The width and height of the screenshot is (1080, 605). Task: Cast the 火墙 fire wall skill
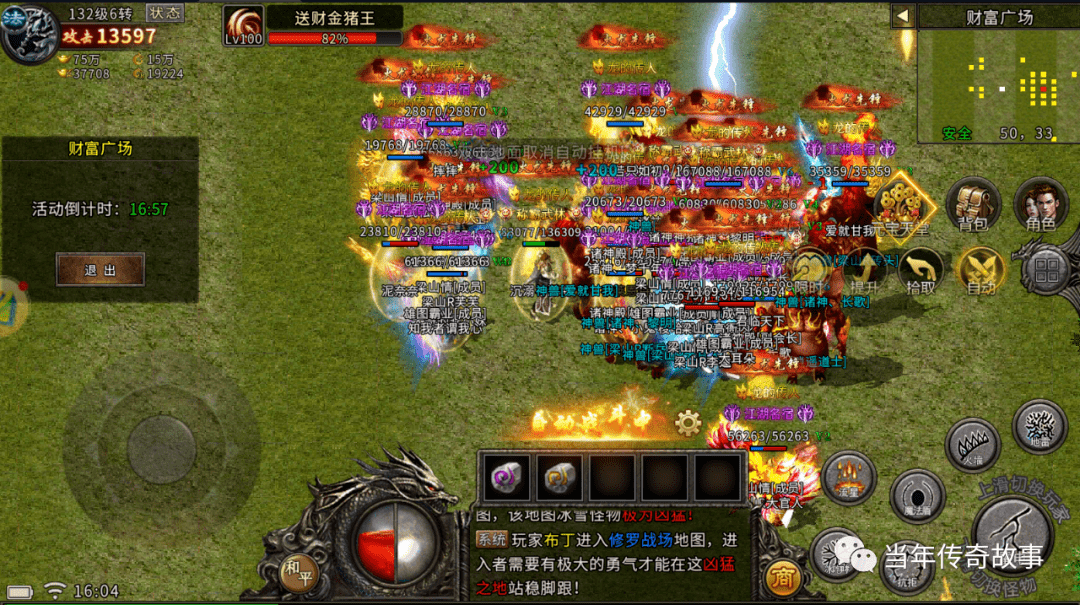click(x=968, y=443)
